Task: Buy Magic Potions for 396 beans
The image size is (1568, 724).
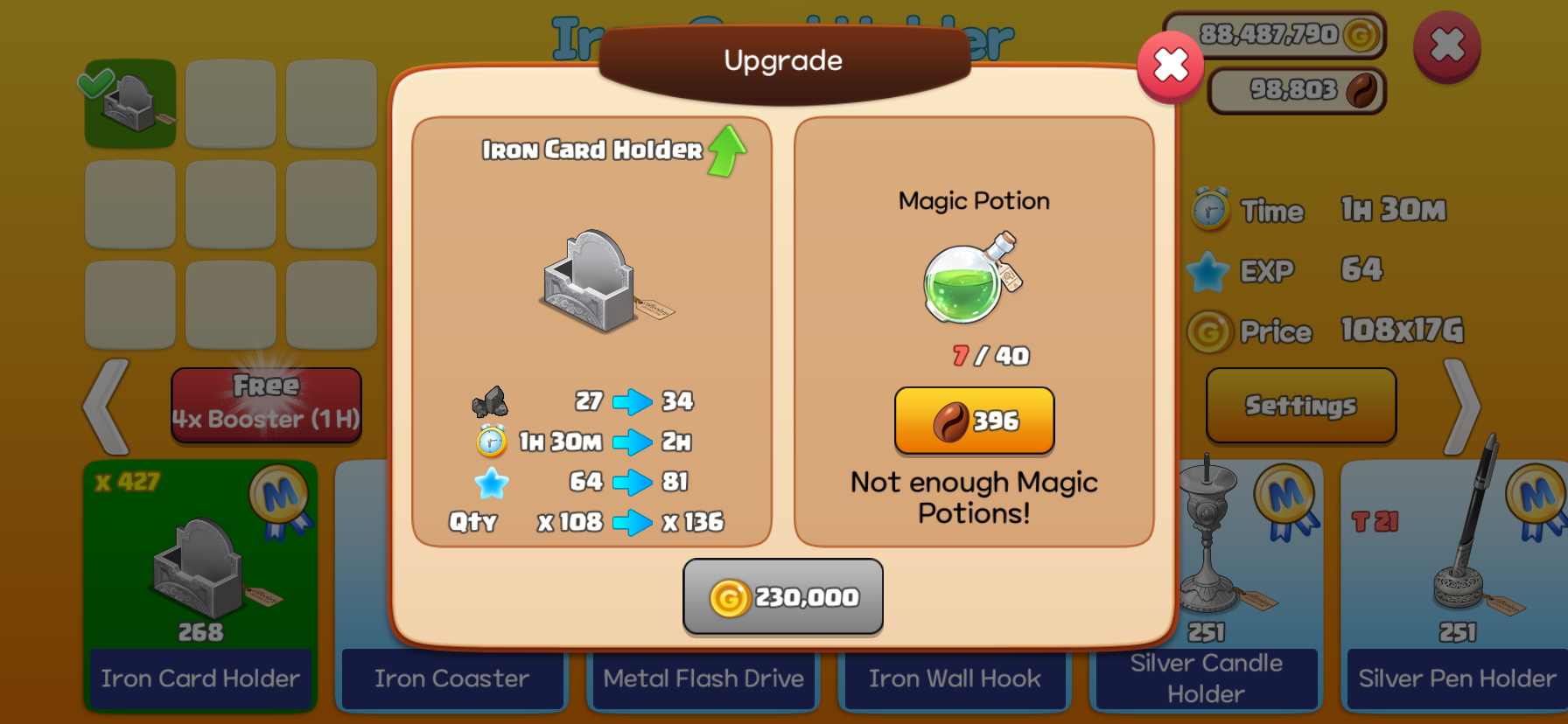Action: click(x=974, y=421)
